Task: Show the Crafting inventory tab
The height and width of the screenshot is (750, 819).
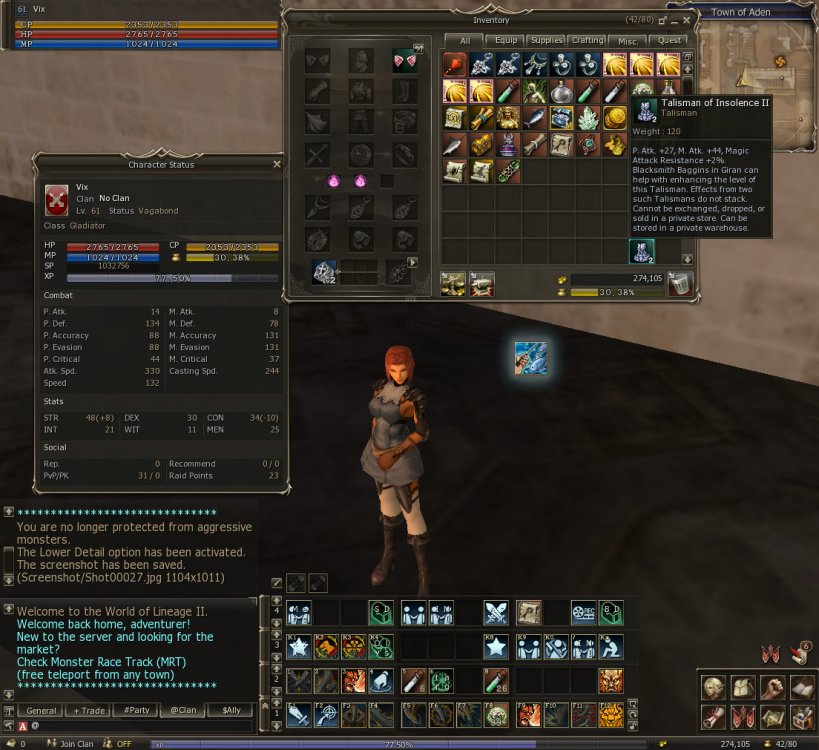Action: click(586, 40)
